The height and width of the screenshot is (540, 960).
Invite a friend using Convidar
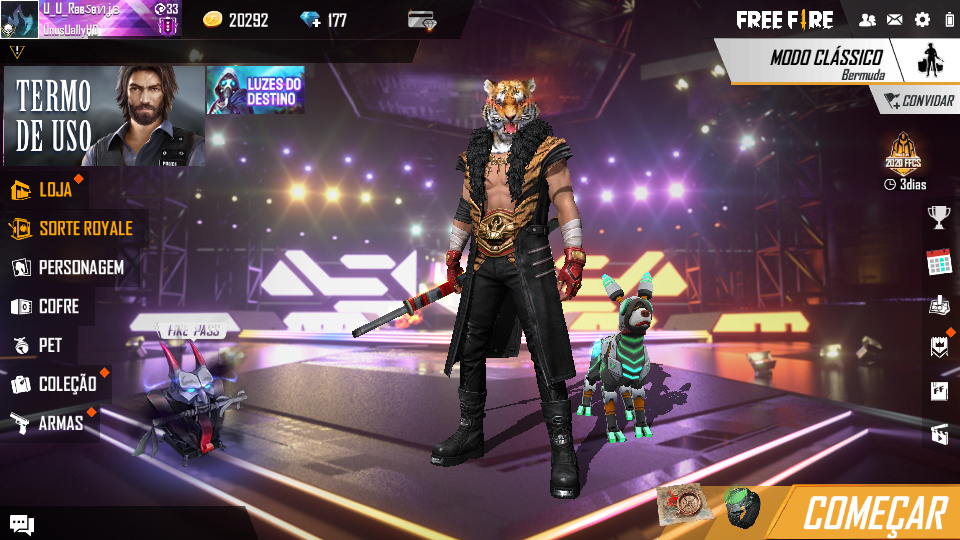[x=918, y=101]
